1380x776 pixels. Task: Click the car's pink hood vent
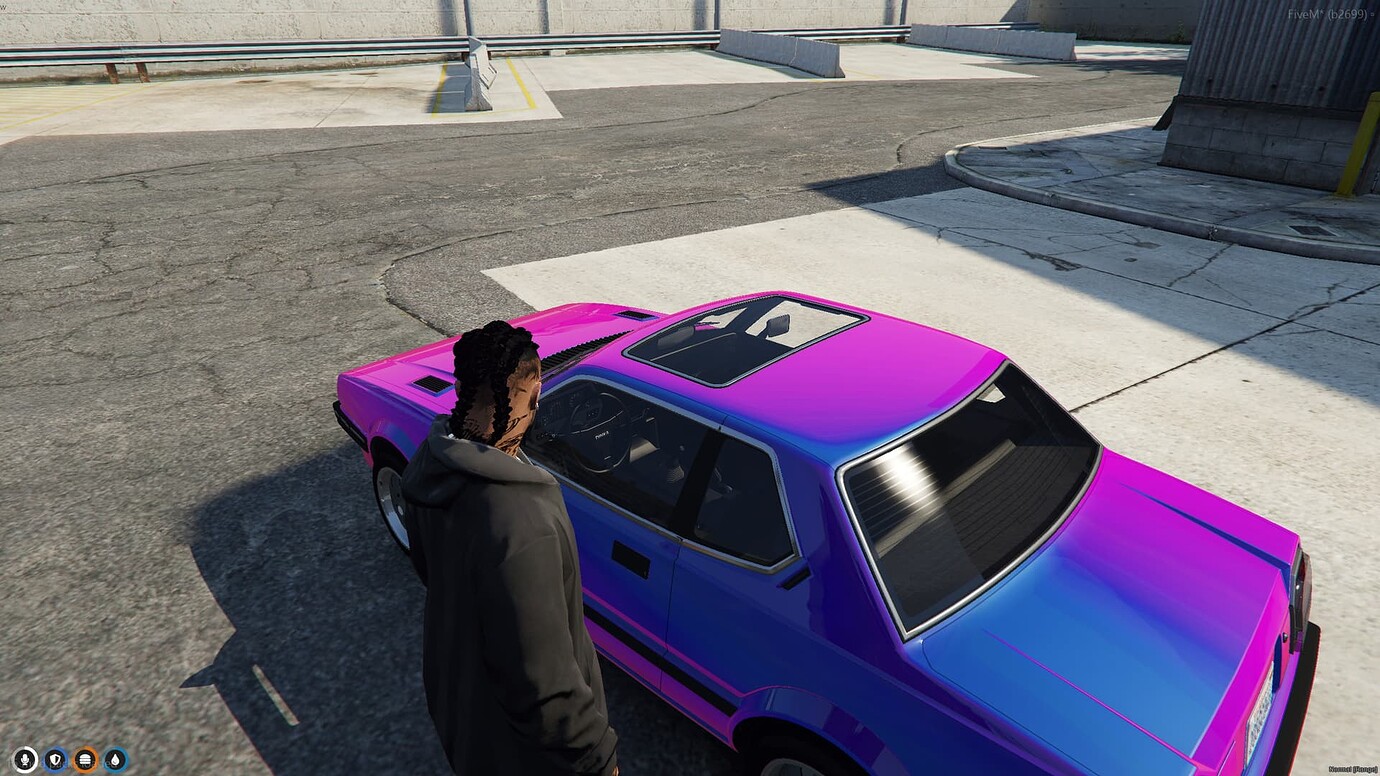pos(434,384)
